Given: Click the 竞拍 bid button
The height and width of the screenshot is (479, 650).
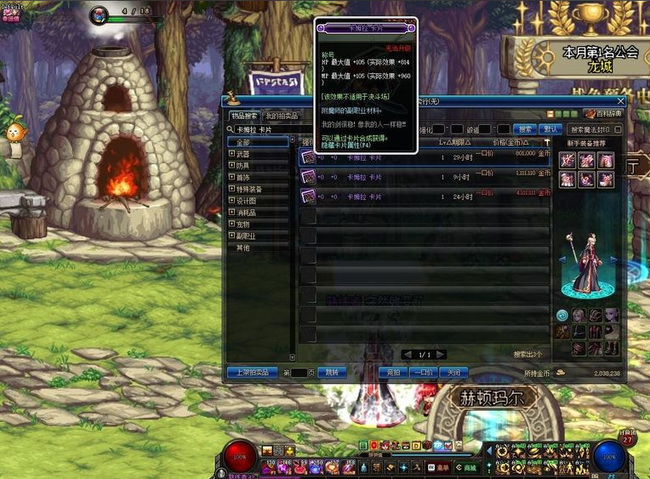Looking at the screenshot, I should tap(392, 372).
